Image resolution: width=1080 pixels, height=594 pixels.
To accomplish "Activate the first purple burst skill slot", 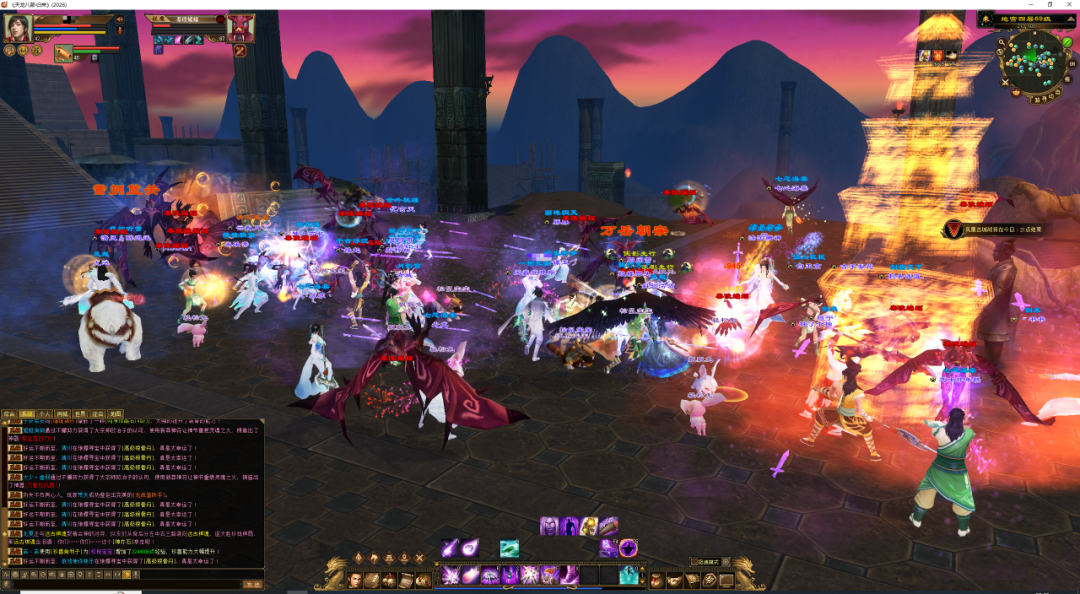I will click(451, 575).
